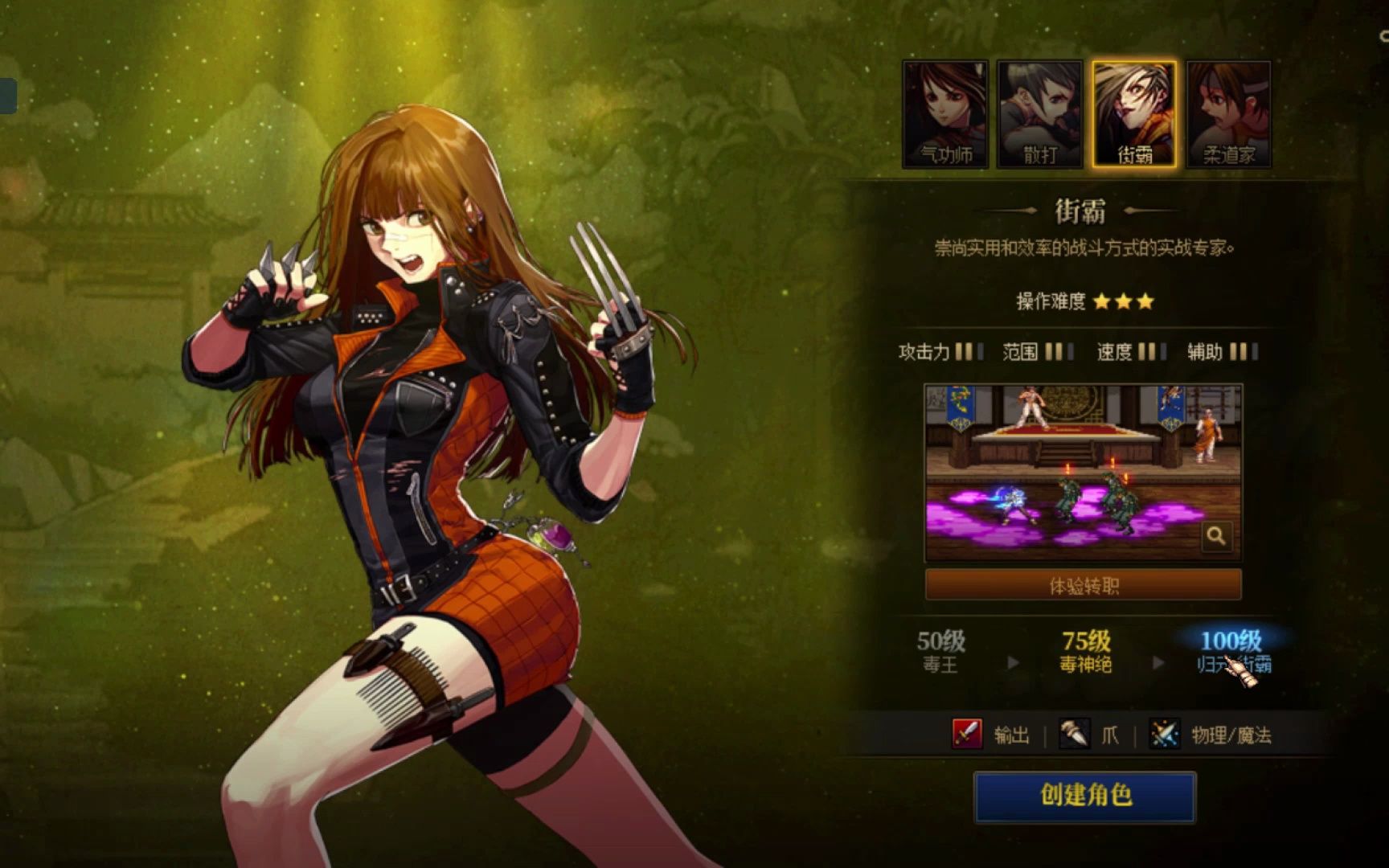The image size is (1389, 868).
Task: Click the red sword 输出 role icon
Action: click(x=967, y=734)
